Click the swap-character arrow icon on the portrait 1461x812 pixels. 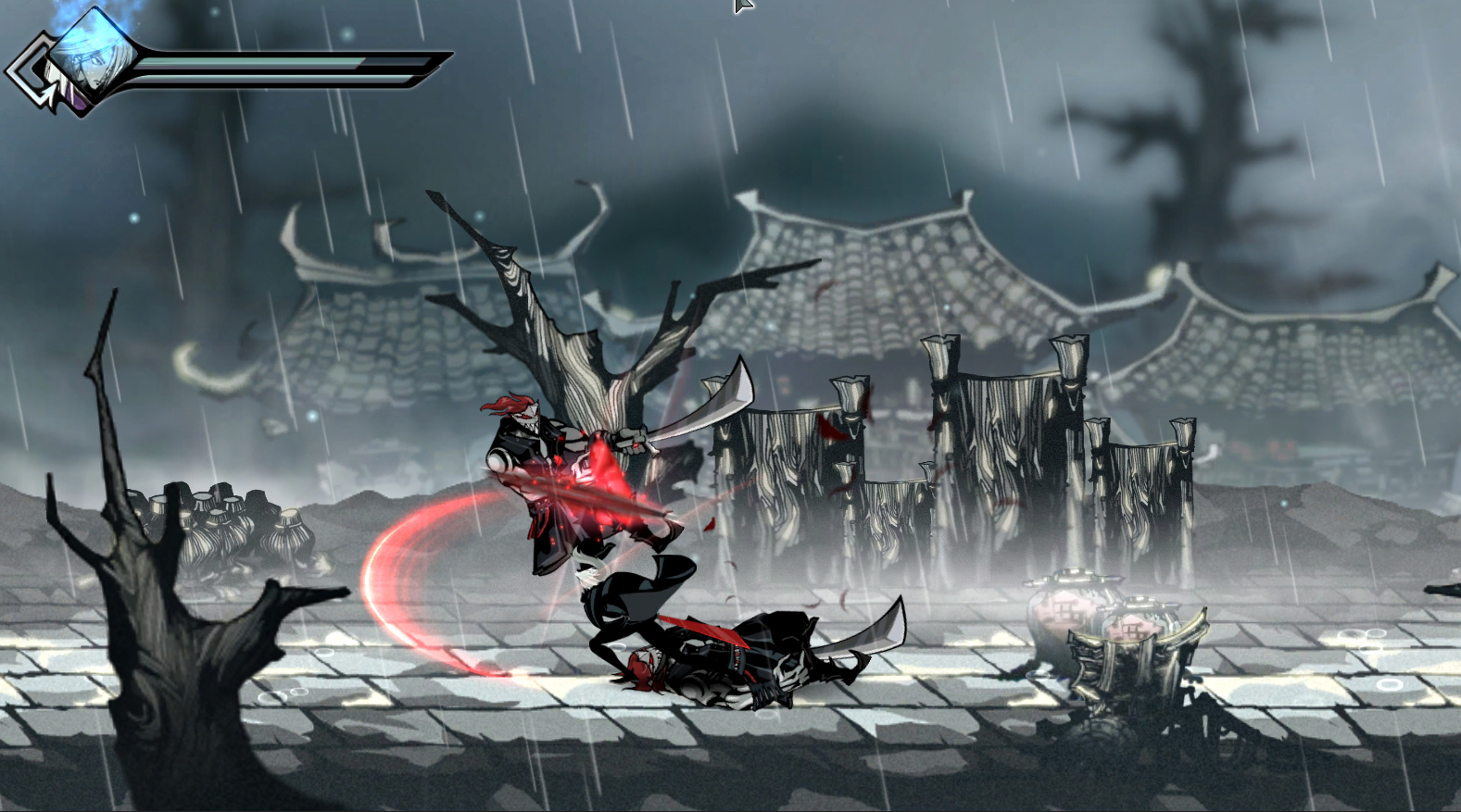(x=37, y=69)
